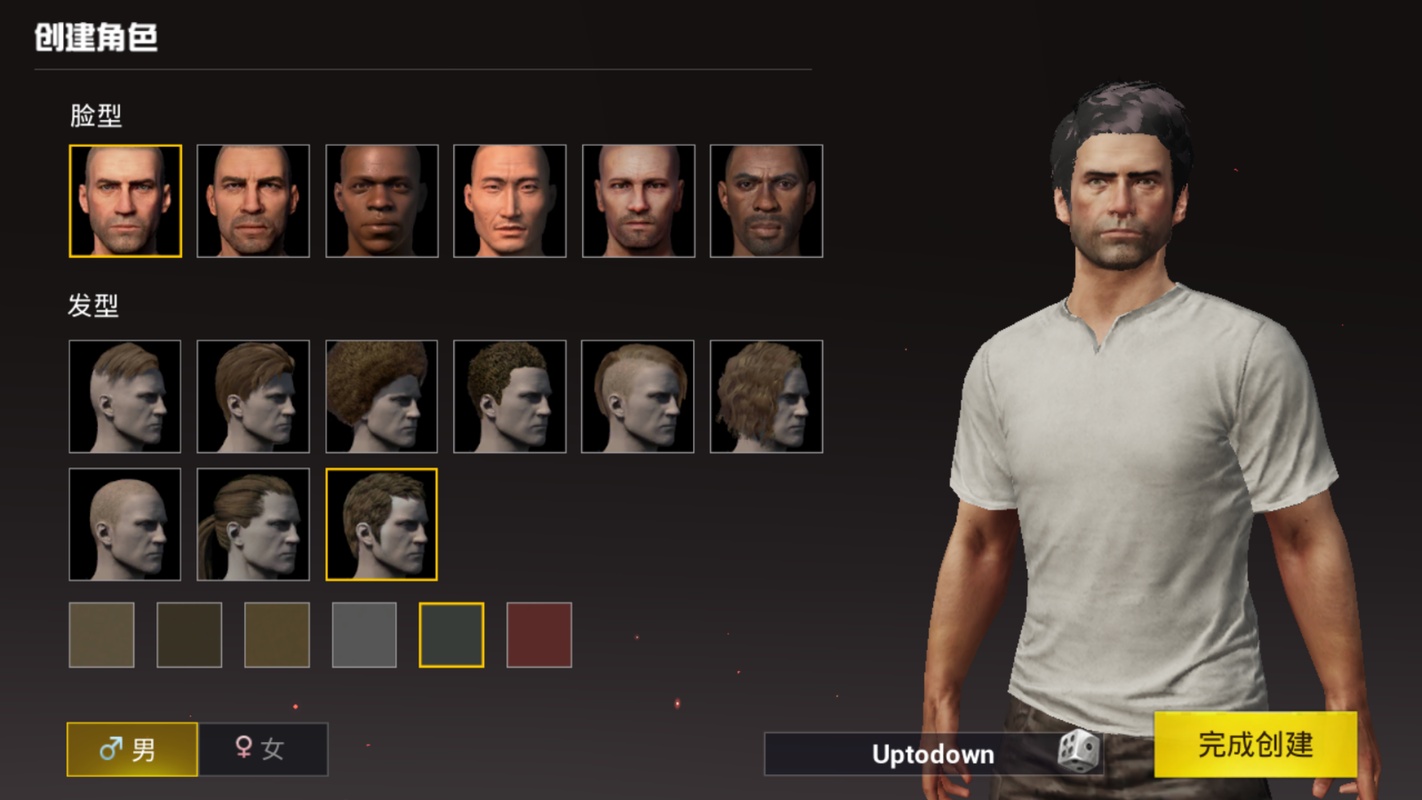Select the first face in the 脸型 row

125,201
